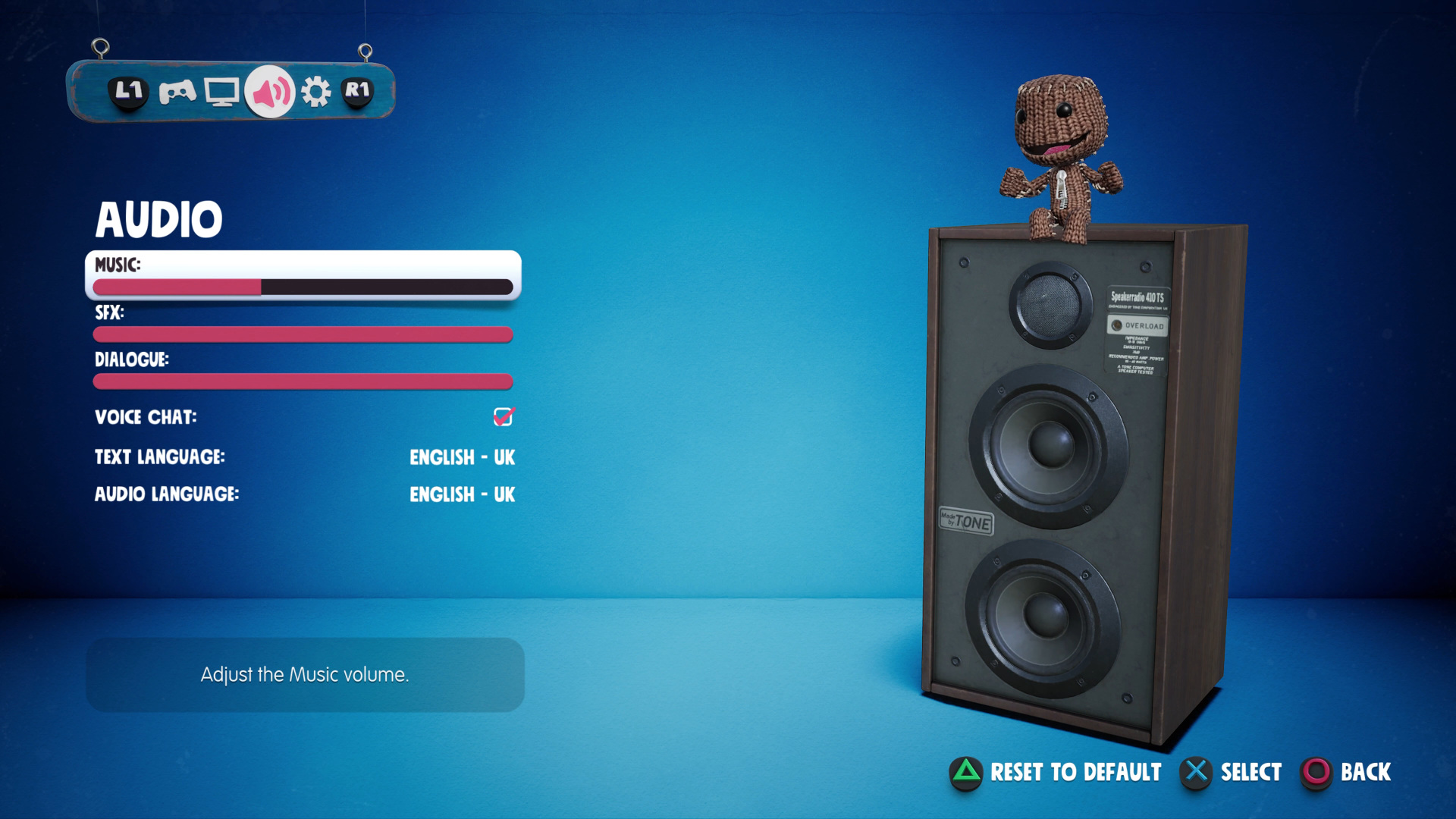Open the gear general settings tab
The image size is (1456, 819).
pyautogui.click(x=316, y=93)
